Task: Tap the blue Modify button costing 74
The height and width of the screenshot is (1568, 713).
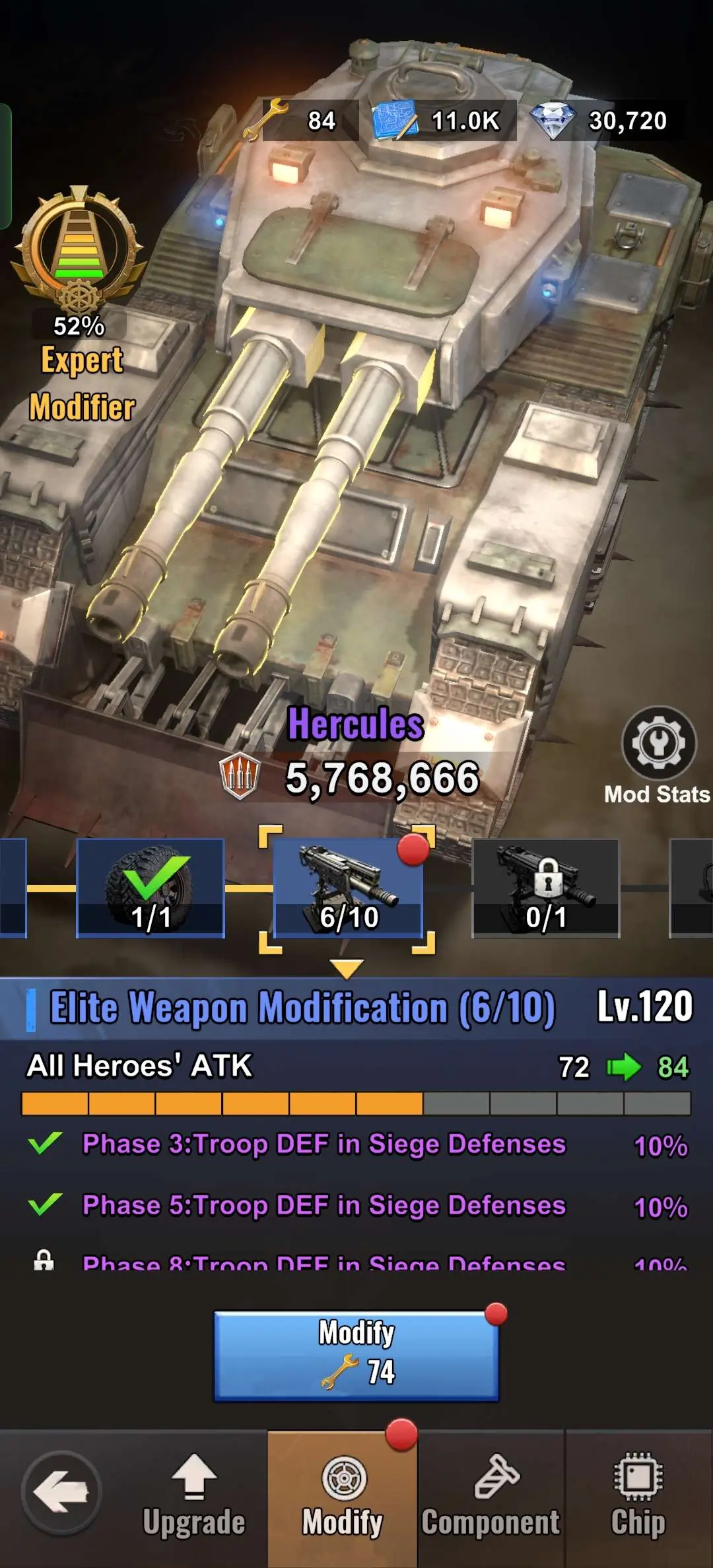Action: pos(356,1354)
